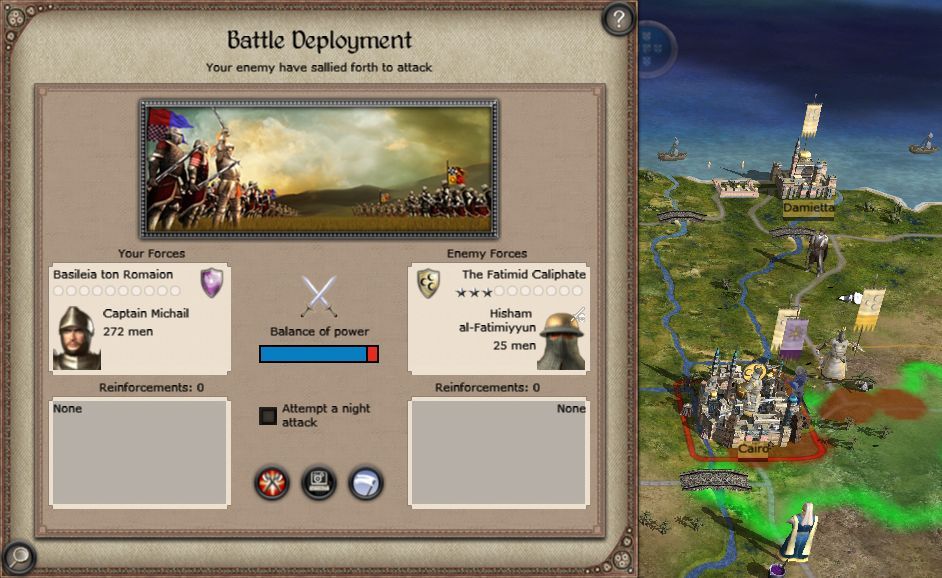Click the Basileia ton Romaion purple shield

click(211, 282)
